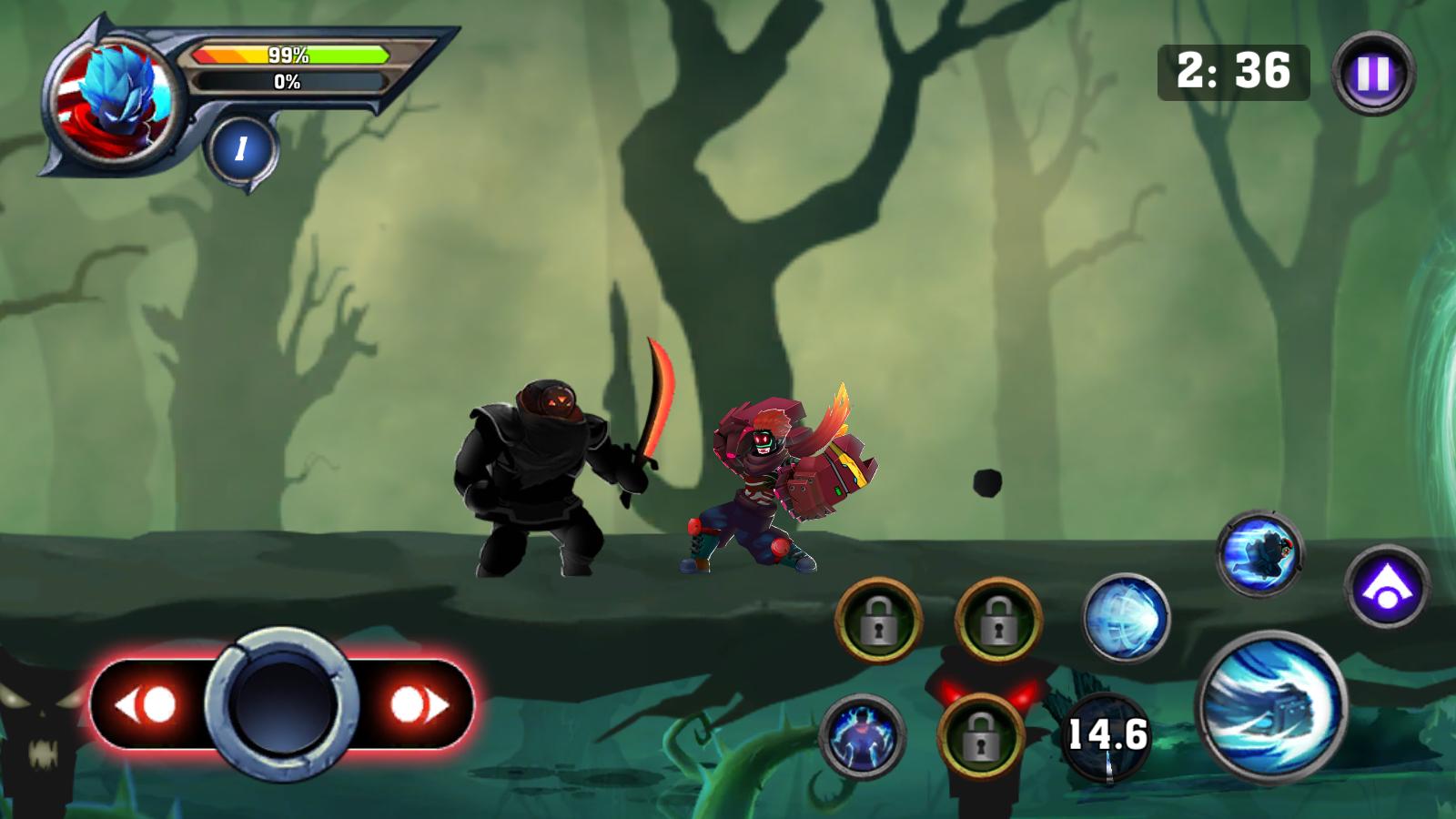The width and height of the screenshot is (1456, 819).
Task: Move left using the left arrow
Action: point(147,704)
